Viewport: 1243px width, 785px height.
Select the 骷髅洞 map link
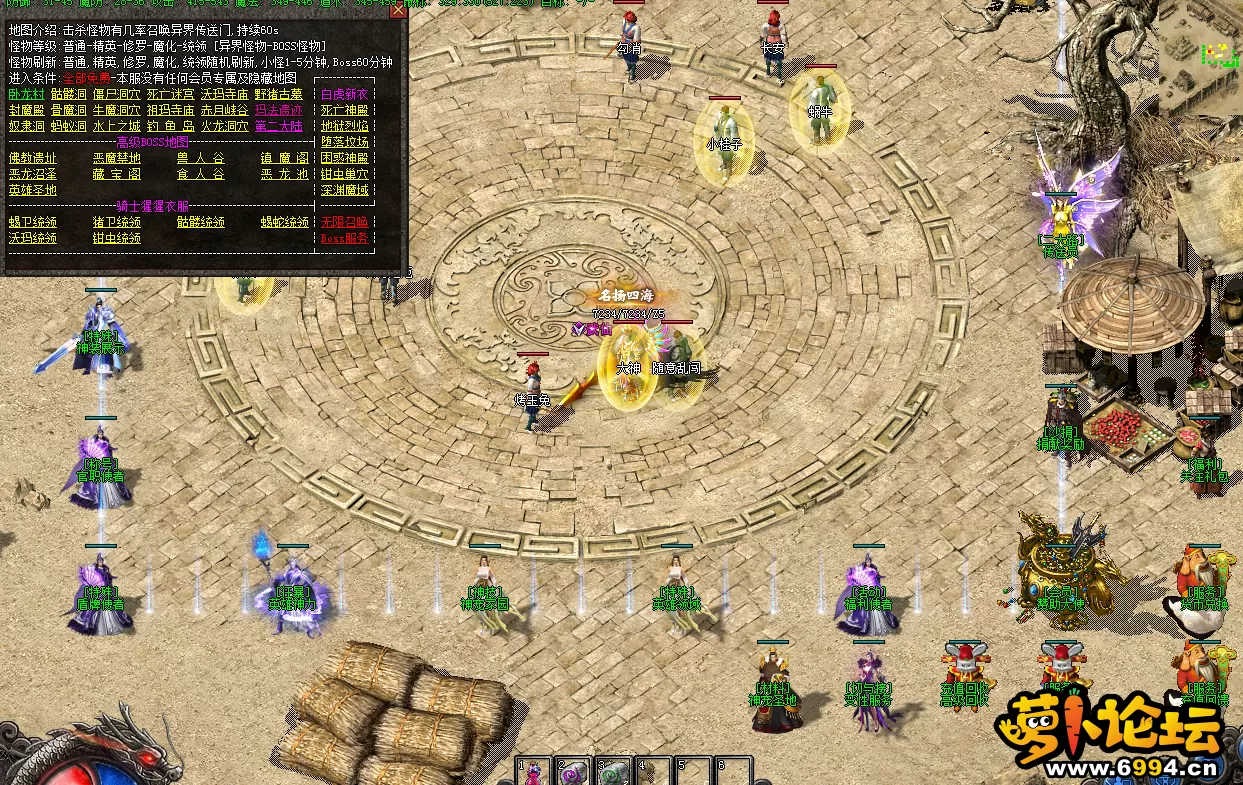(x=69, y=94)
